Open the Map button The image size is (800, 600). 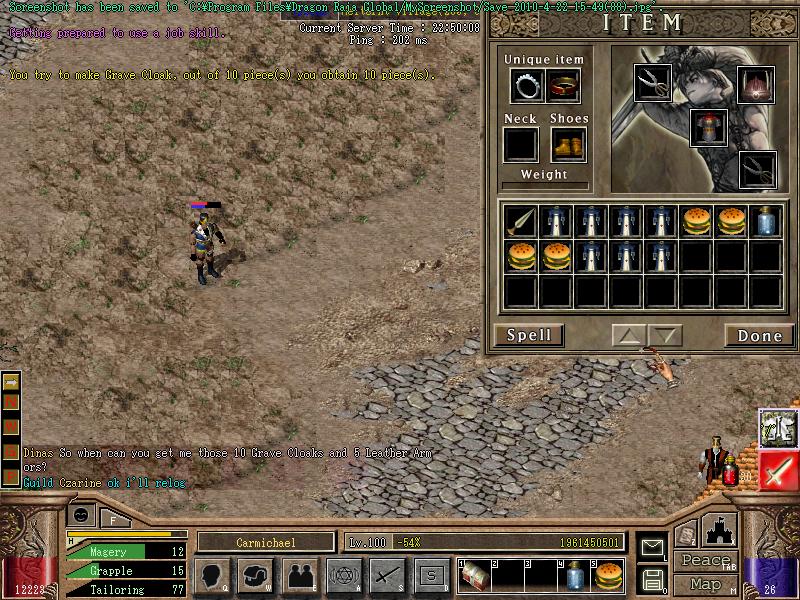(705, 584)
